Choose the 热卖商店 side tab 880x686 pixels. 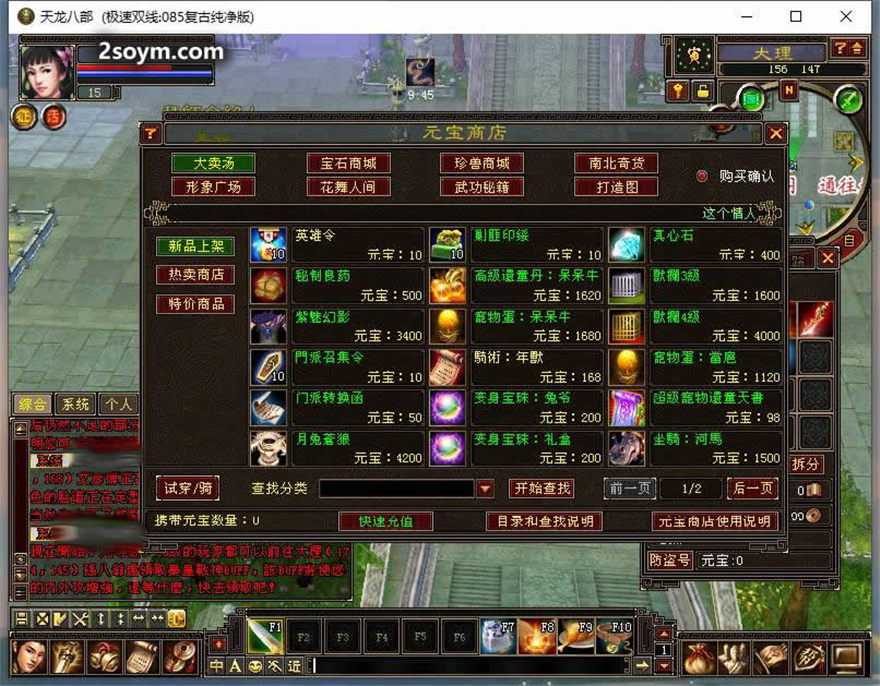(x=195, y=275)
